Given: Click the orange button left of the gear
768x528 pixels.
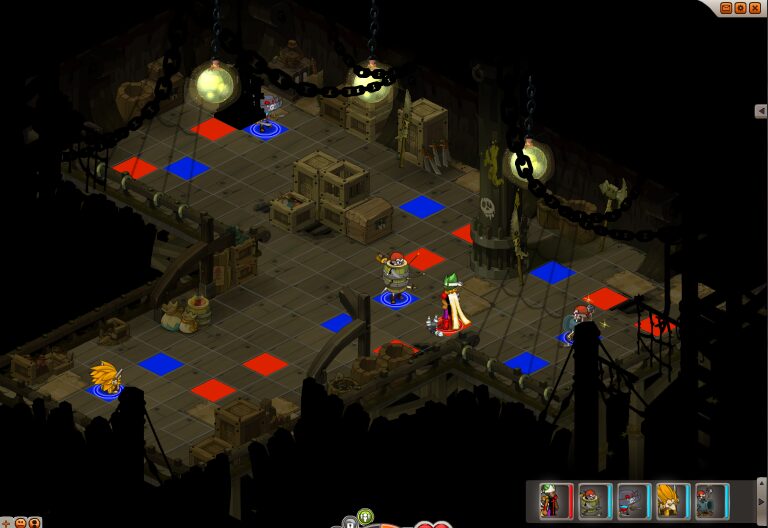Looking at the screenshot, I should tap(727, 7).
